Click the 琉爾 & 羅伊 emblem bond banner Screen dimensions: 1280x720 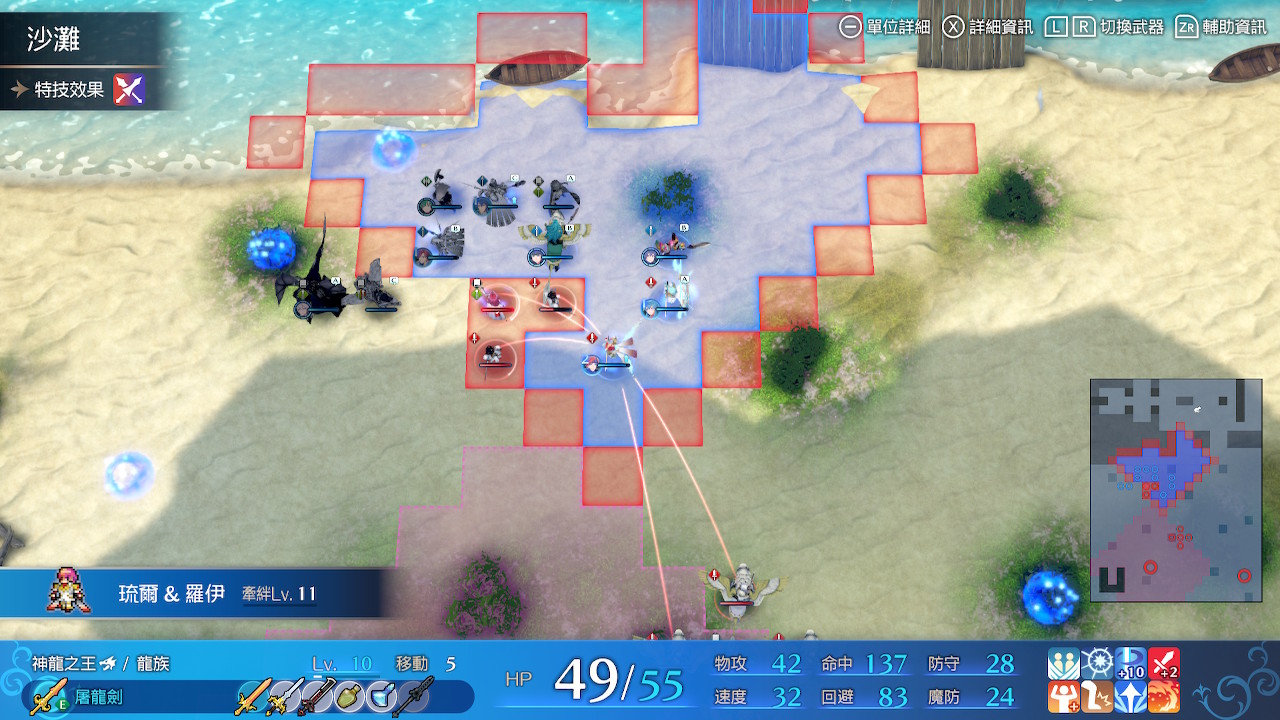click(200, 594)
